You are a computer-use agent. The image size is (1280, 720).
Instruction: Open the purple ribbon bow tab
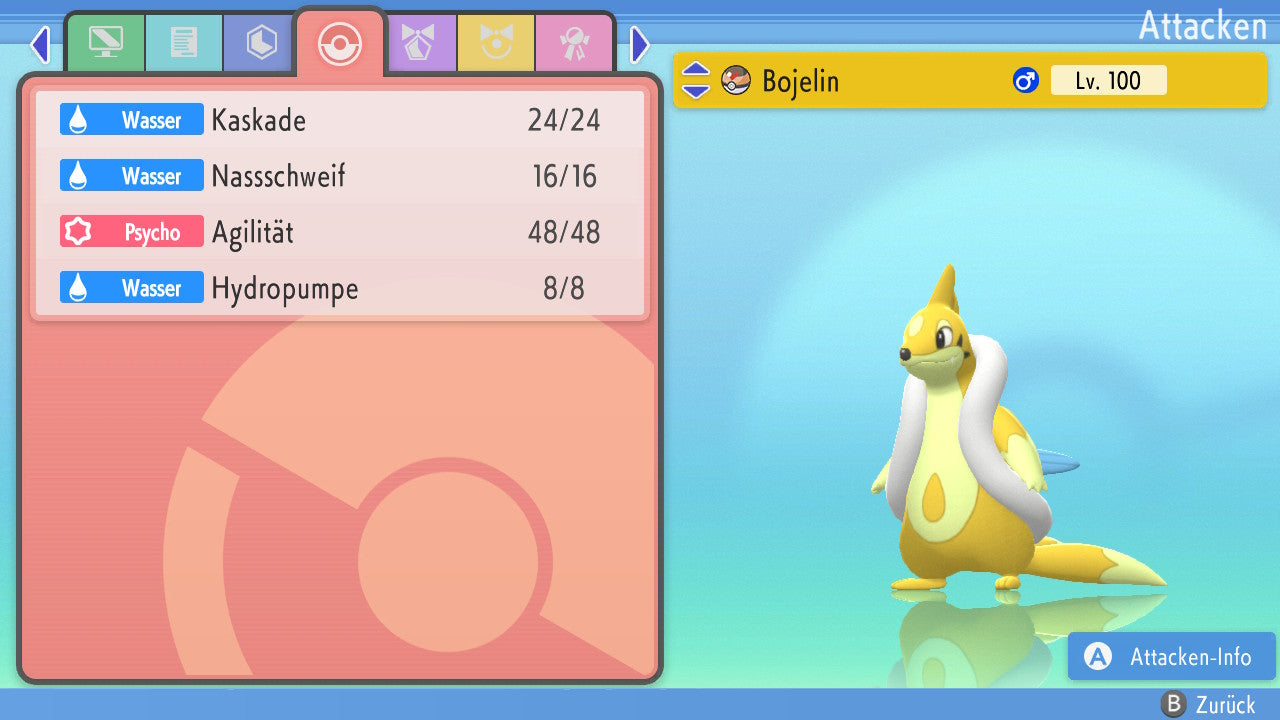418,43
